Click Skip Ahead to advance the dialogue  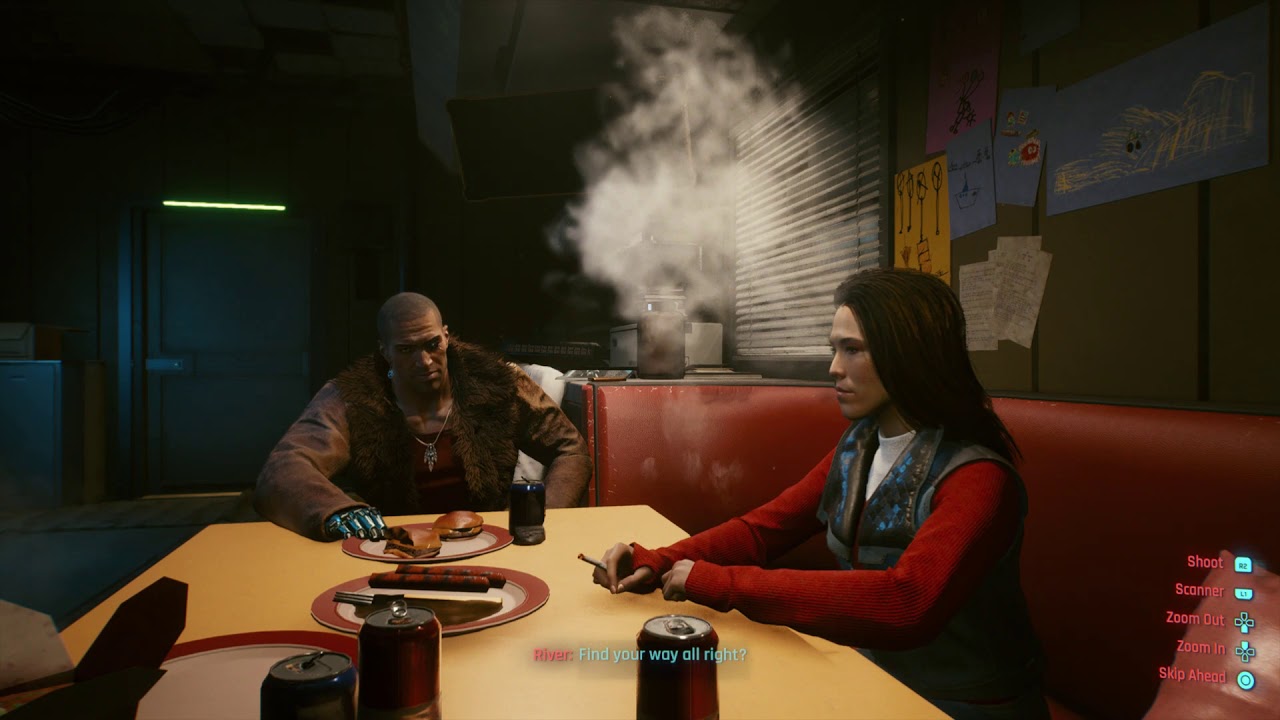1193,674
